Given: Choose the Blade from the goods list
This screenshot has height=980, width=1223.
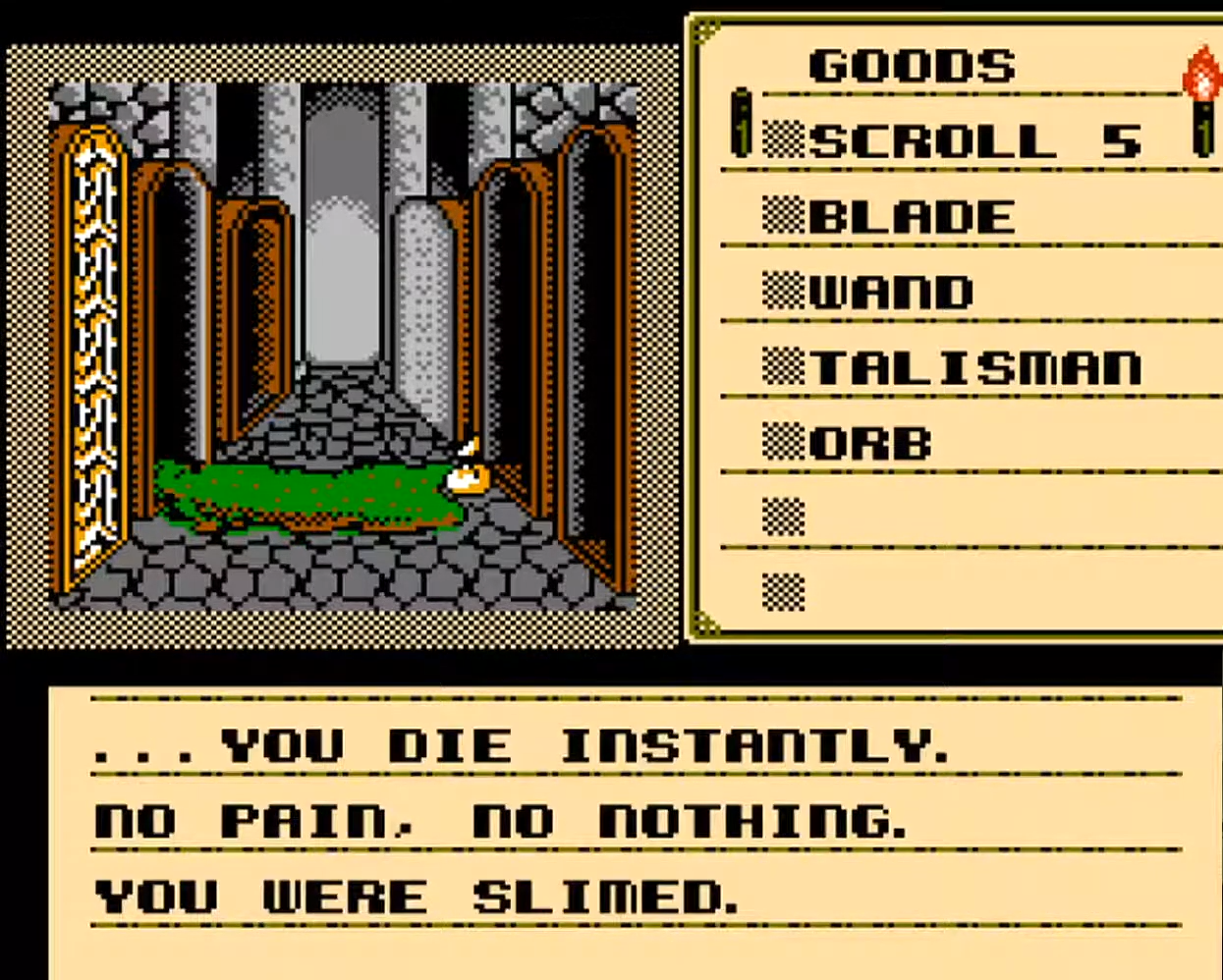Looking at the screenshot, I should coord(911,217).
